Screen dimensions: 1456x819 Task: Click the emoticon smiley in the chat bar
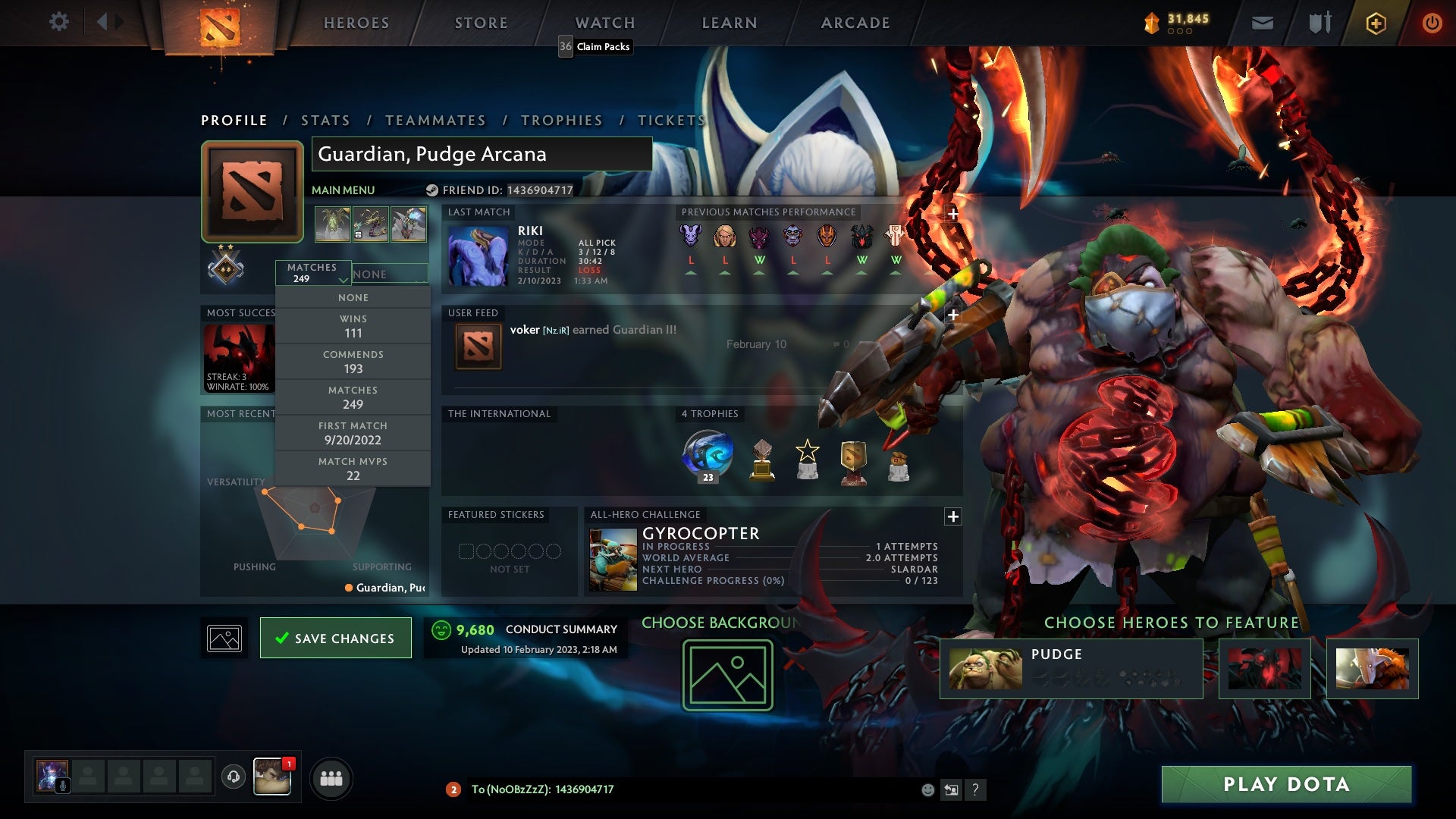[927, 789]
